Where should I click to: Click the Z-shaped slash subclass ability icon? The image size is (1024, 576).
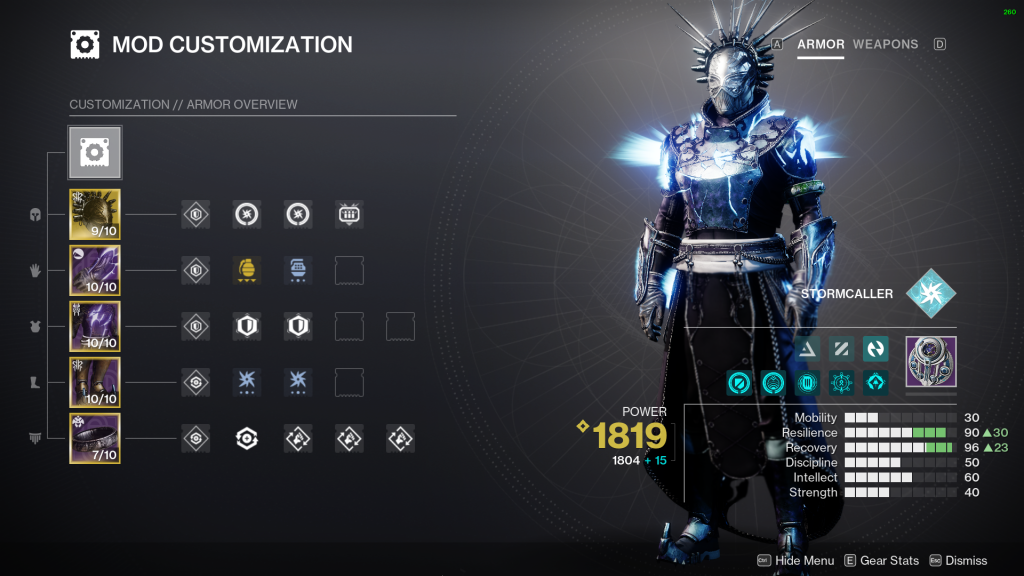(x=842, y=348)
